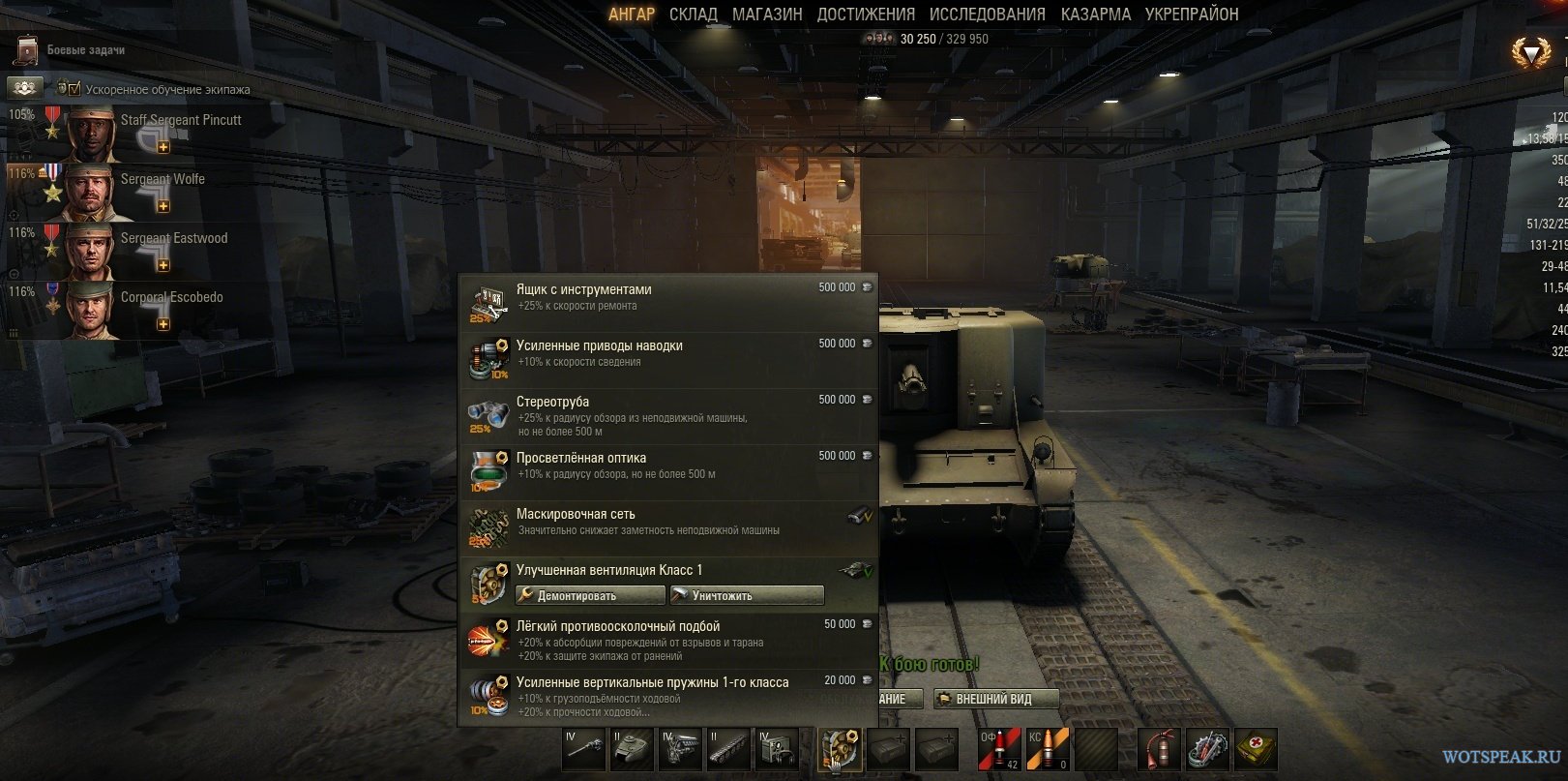This screenshot has width=1568, height=781.
Task: Click the Демонтировать button
Action: pyautogui.click(x=590, y=595)
